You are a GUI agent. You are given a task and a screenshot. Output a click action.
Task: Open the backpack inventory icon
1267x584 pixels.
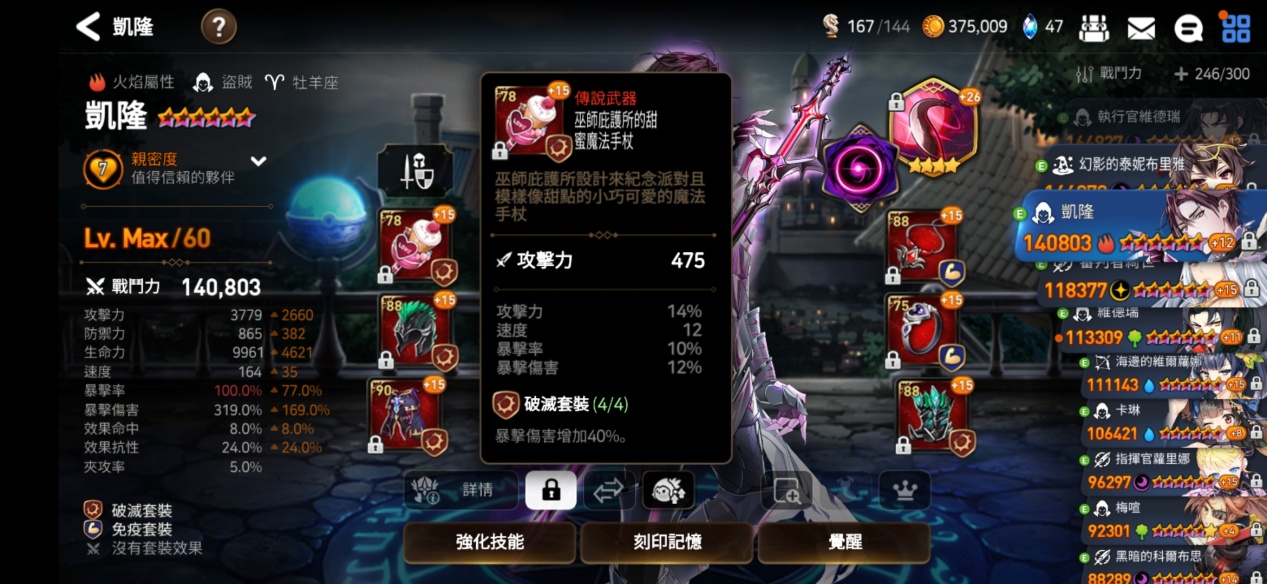click(1094, 28)
